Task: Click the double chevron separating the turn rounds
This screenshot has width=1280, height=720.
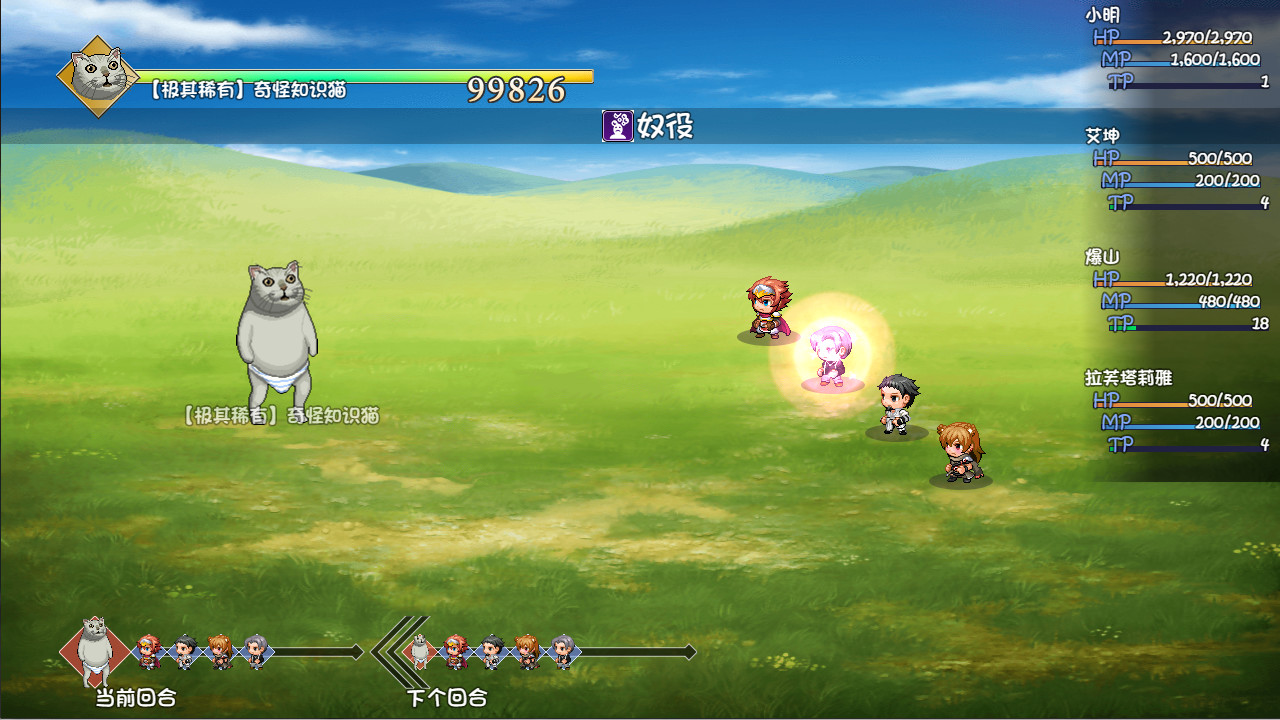Action: coord(388,650)
